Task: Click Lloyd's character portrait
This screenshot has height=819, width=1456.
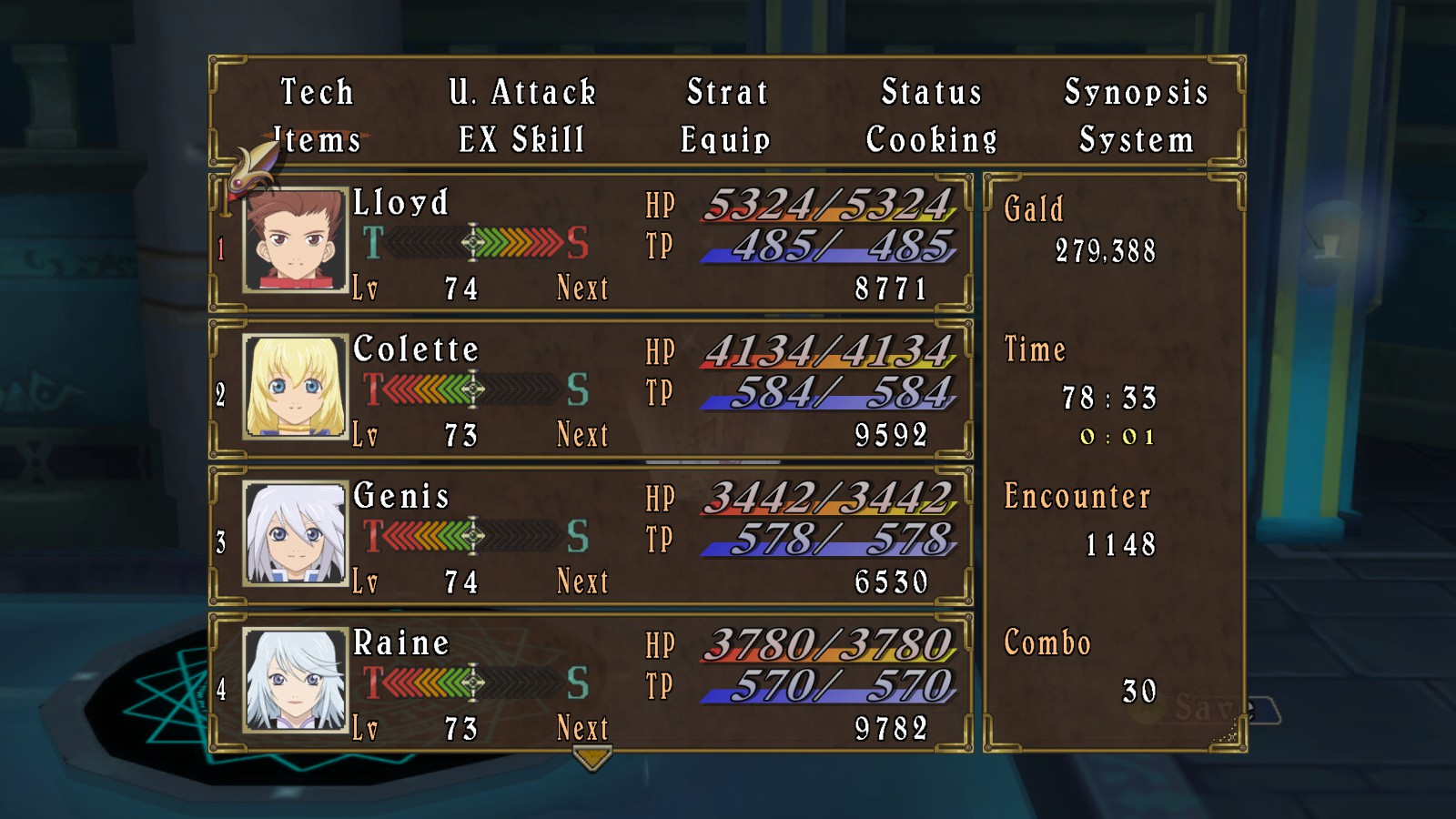Action: point(296,240)
